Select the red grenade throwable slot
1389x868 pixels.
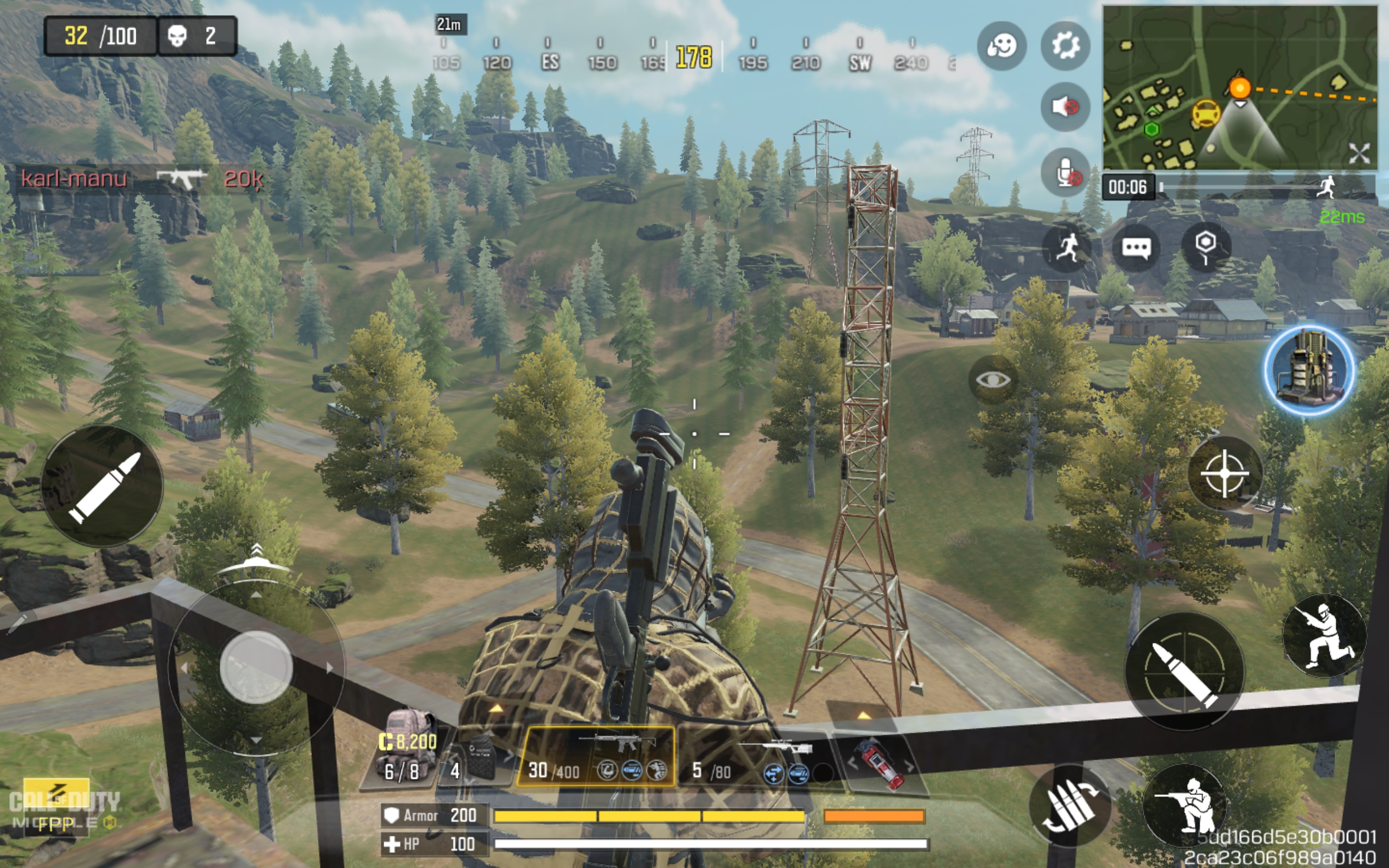(x=879, y=763)
